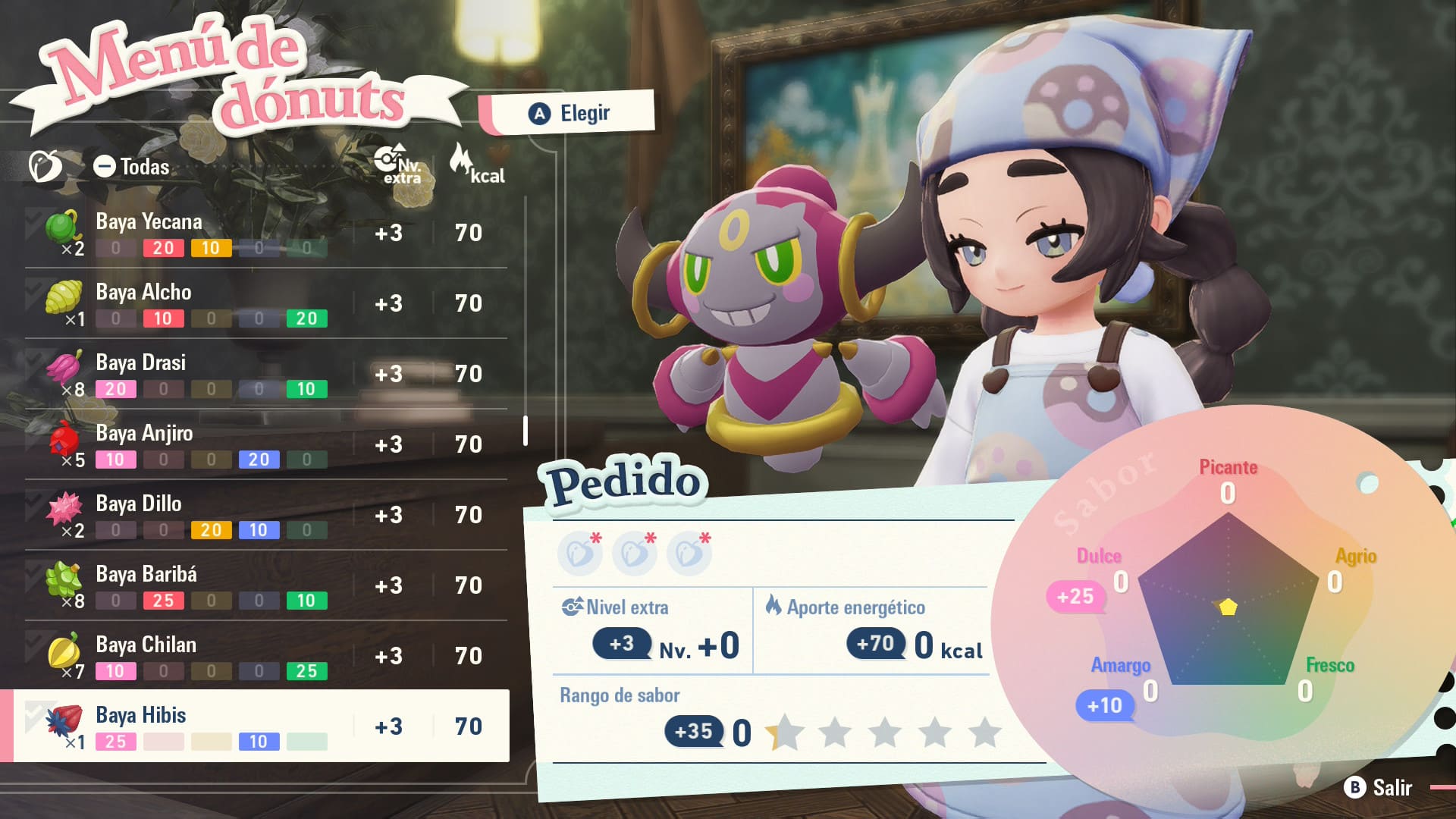Select the second donut slot in Pedido
The image size is (1456, 819).
pos(635,554)
